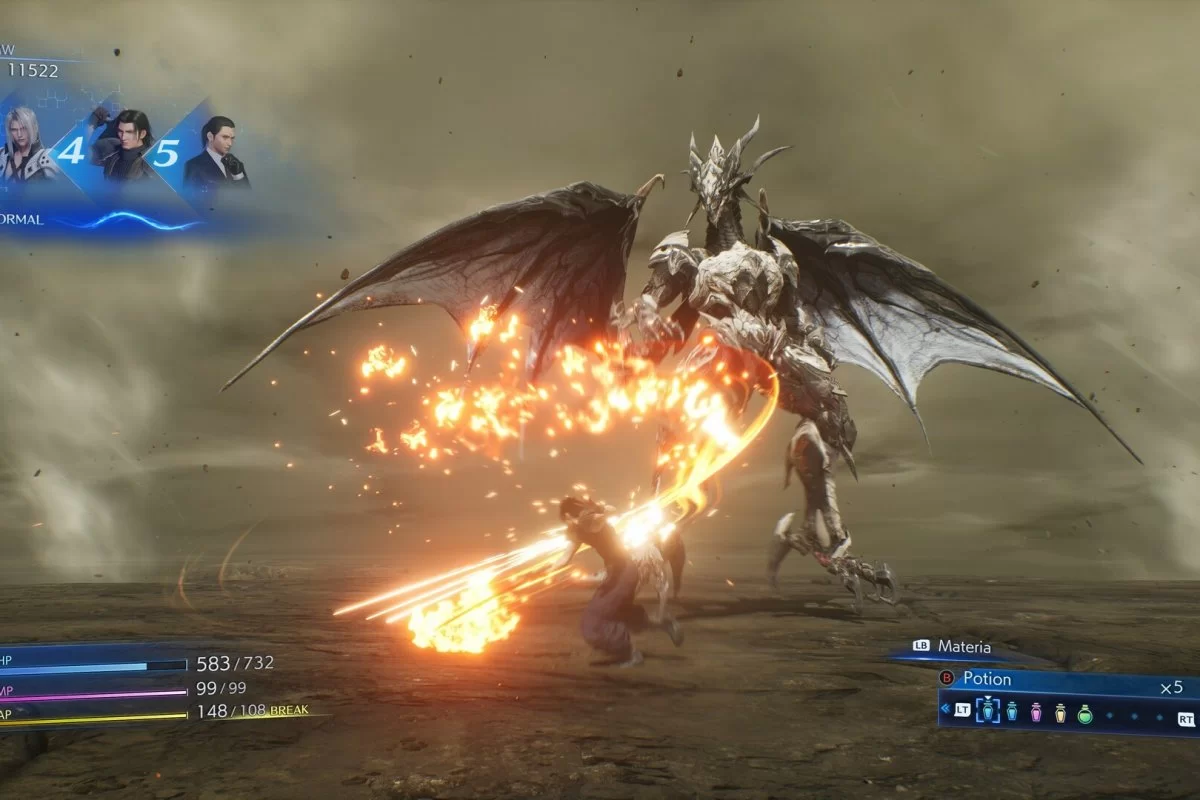The image size is (1200, 800).
Task: Choose the pink potion bottle icon
Action: [x=1036, y=712]
